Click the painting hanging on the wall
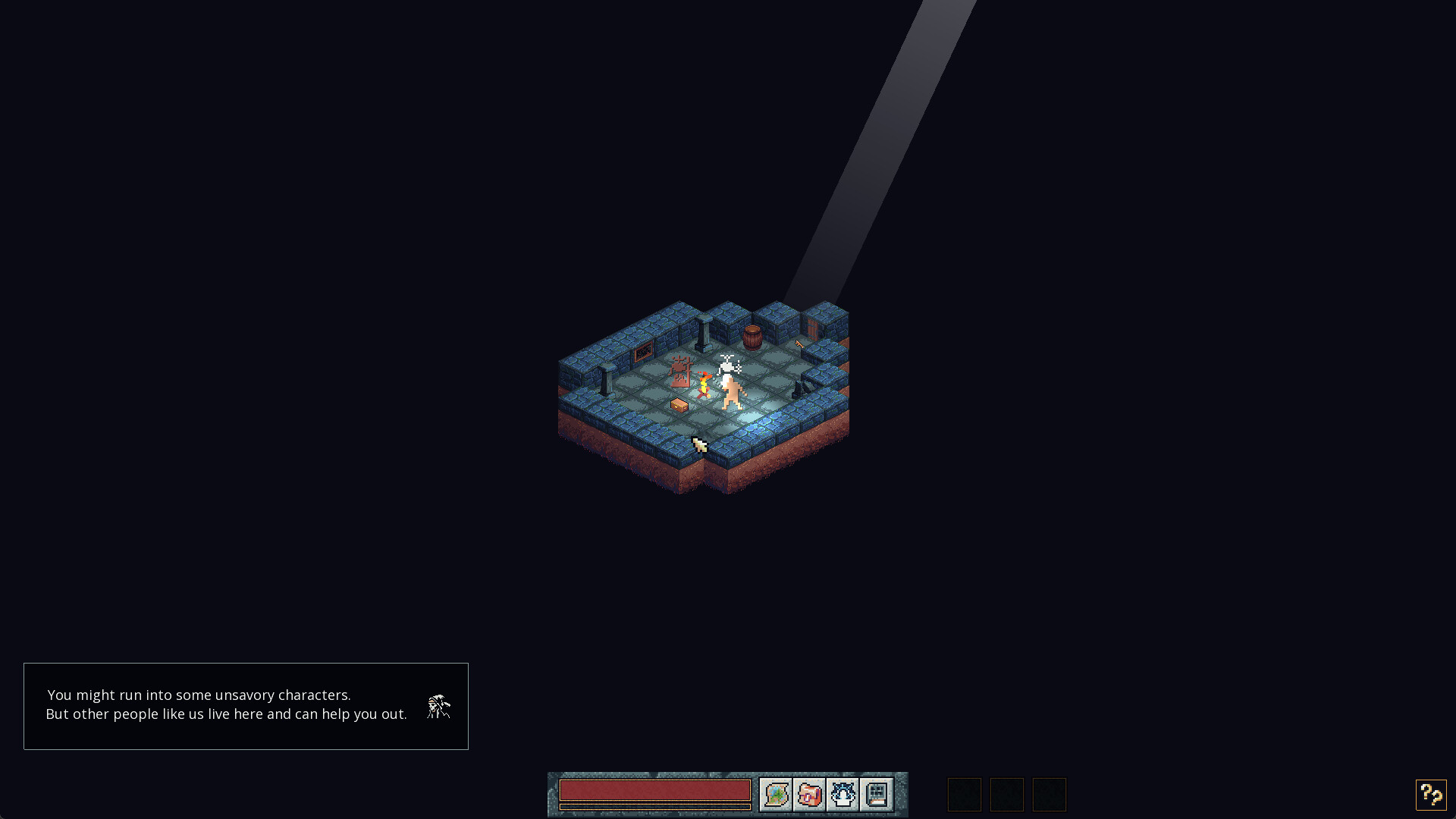Image resolution: width=1456 pixels, height=819 pixels. pyautogui.click(x=642, y=353)
